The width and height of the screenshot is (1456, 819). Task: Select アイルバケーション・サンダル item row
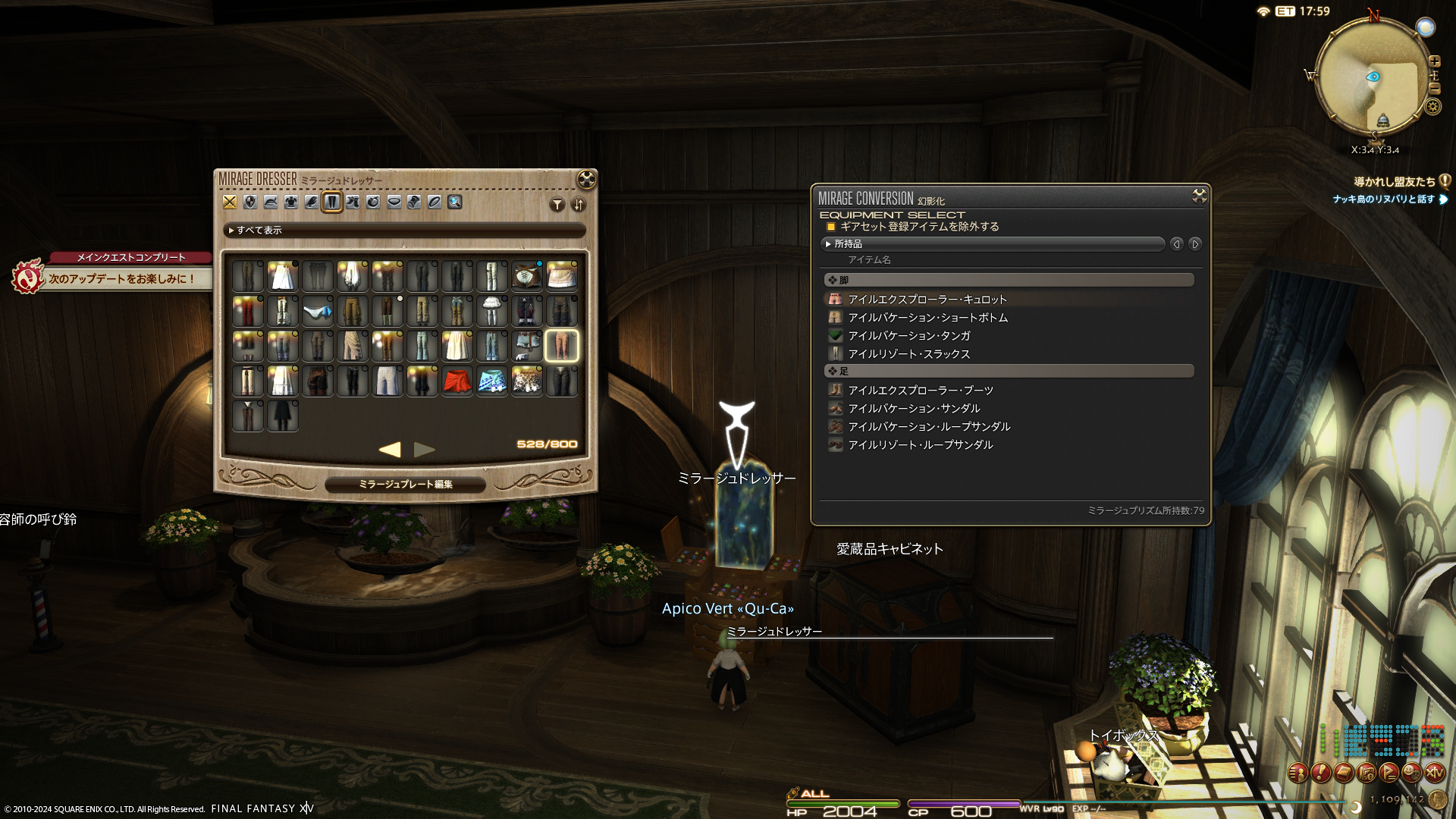click(x=914, y=409)
